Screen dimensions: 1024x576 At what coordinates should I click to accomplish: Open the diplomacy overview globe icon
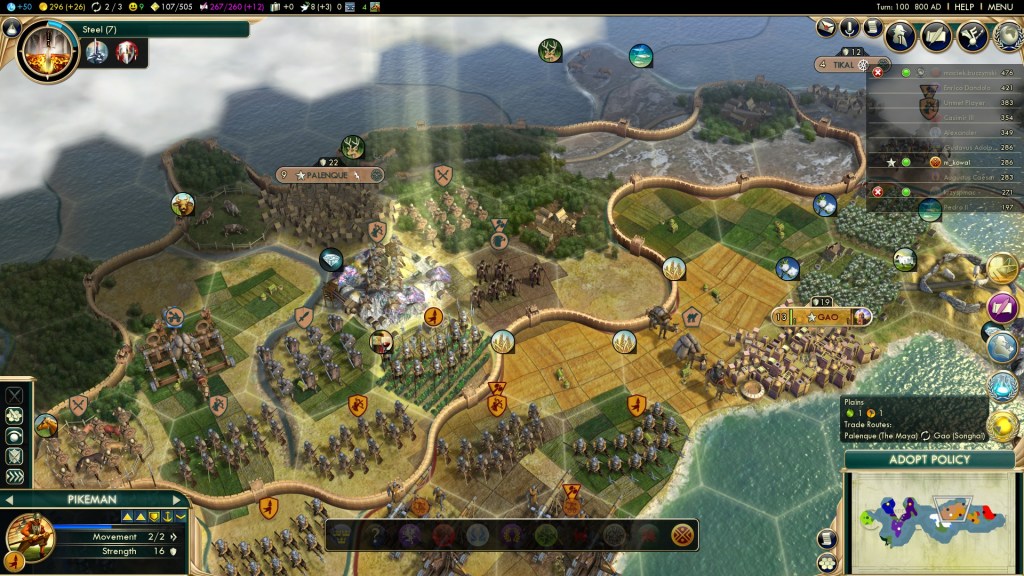click(x=1006, y=36)
